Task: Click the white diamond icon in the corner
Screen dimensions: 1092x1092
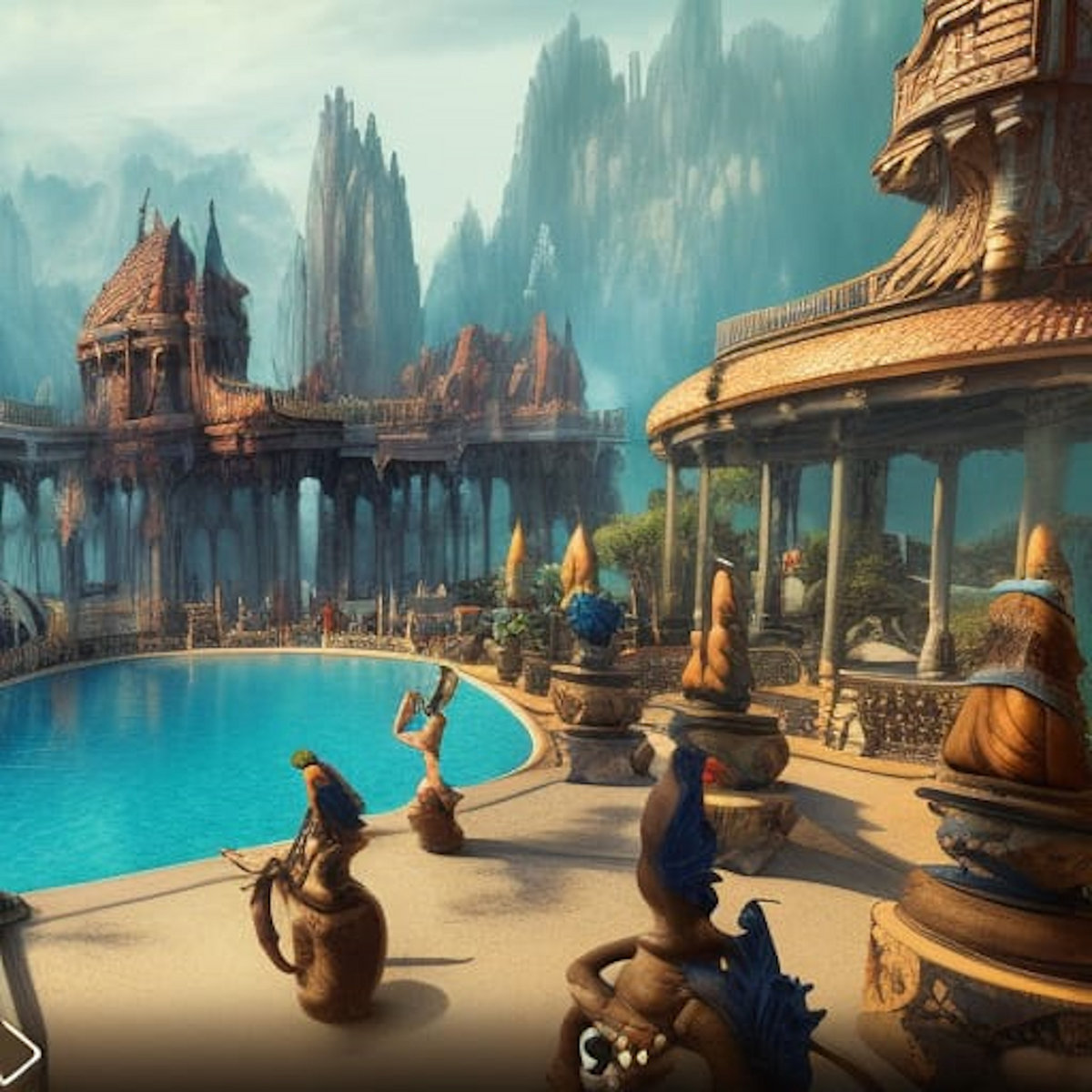Action: pos(15,1053)
